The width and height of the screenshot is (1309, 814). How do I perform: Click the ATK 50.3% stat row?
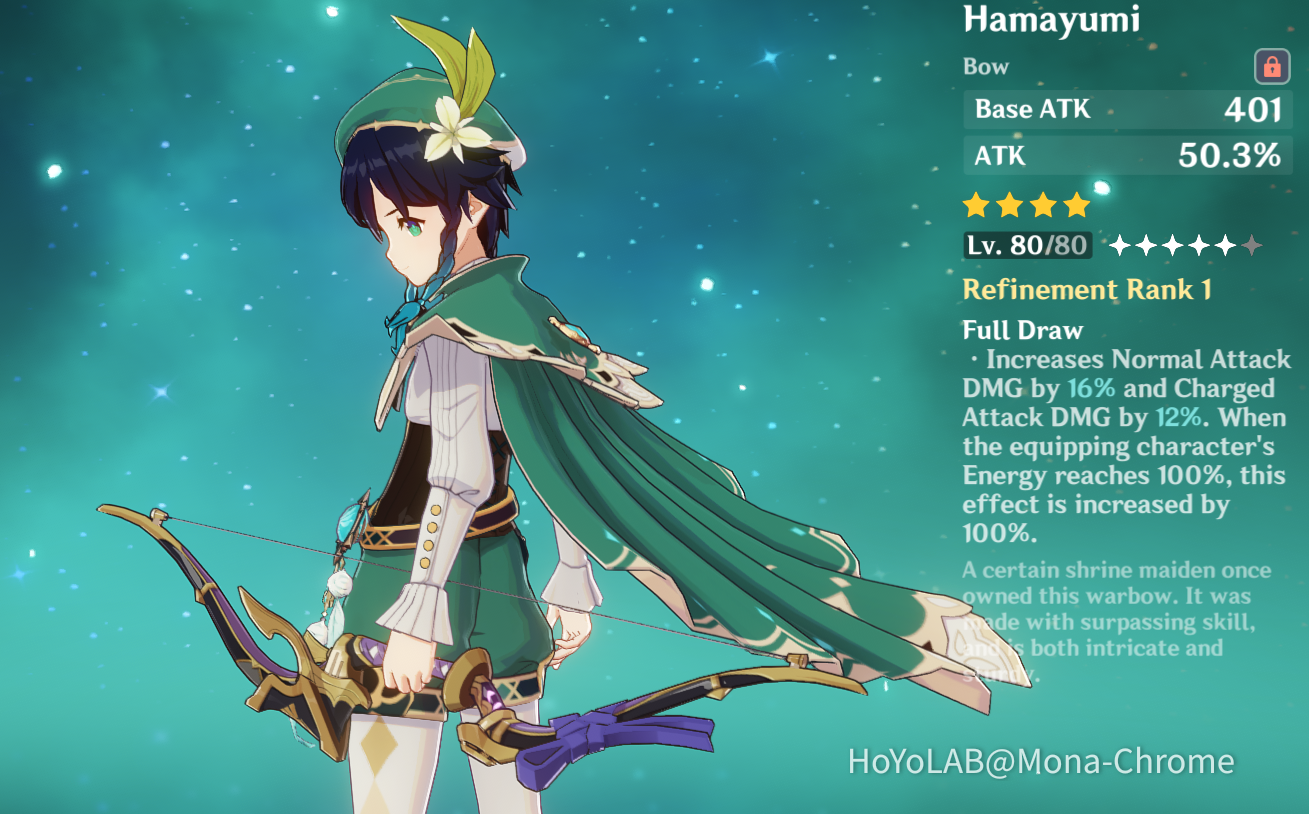pyautogui.click(x=1127, y=156)
